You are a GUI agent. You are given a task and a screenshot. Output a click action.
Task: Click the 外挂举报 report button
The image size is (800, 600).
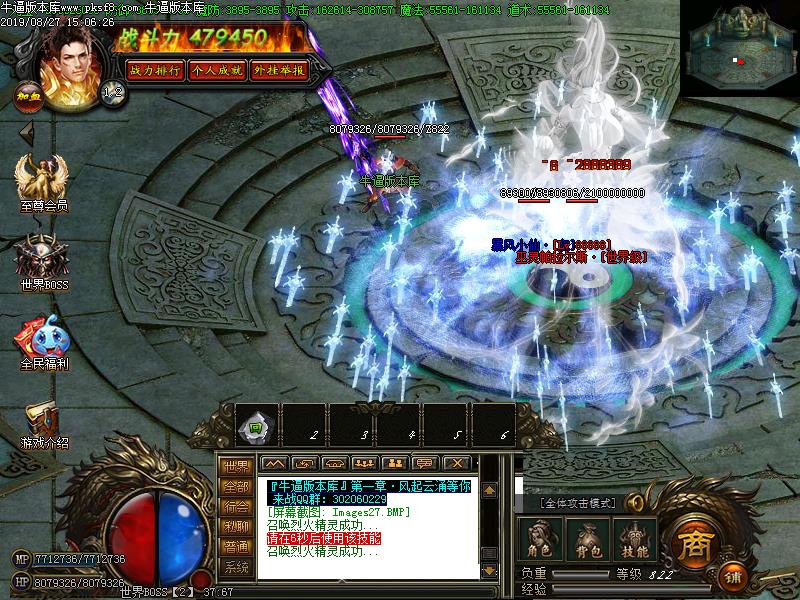click(x=279, y=70)
